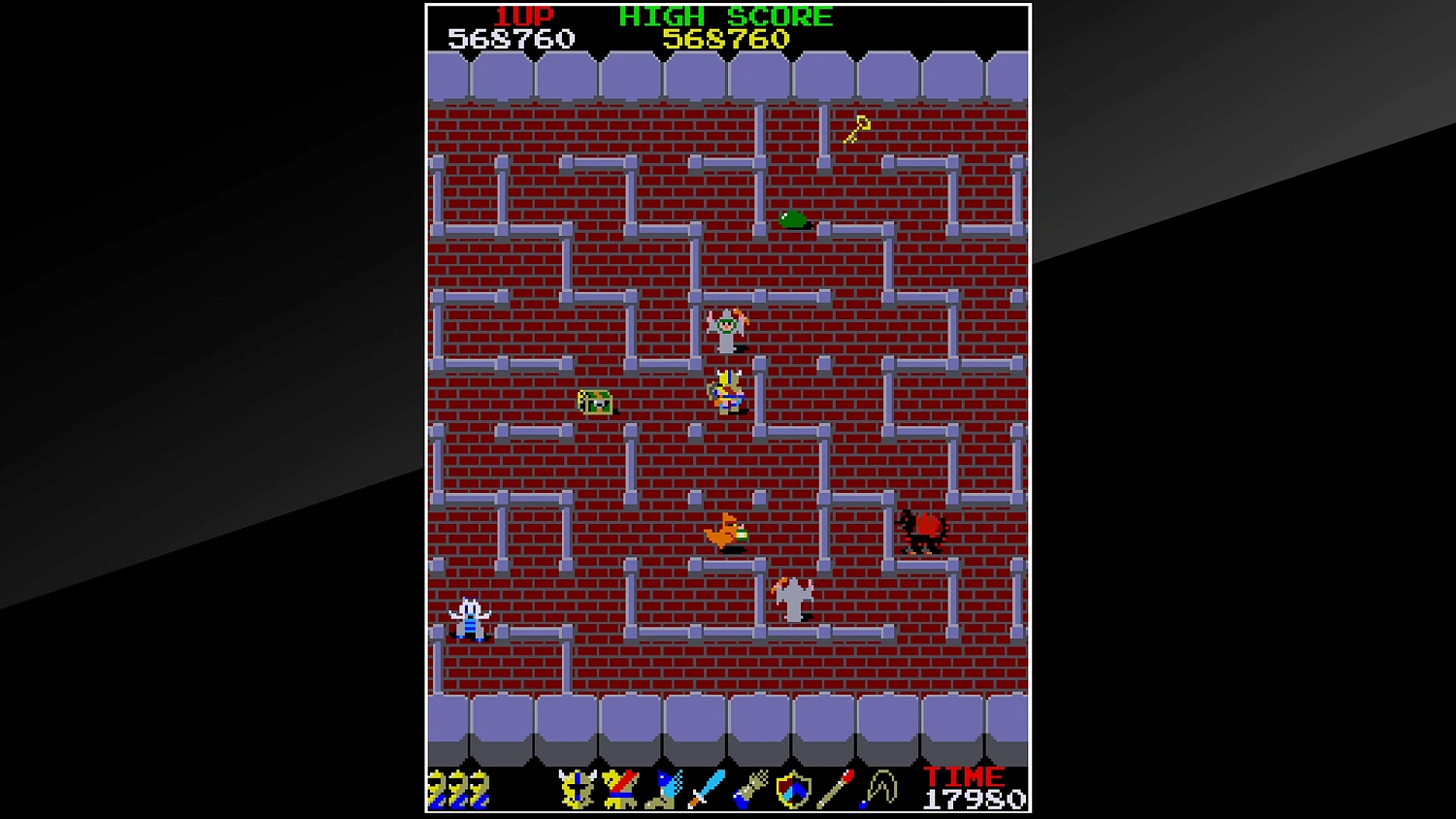Click the red 1UP label
Screen dimensions: 1456x819
[x=519, y=16]
